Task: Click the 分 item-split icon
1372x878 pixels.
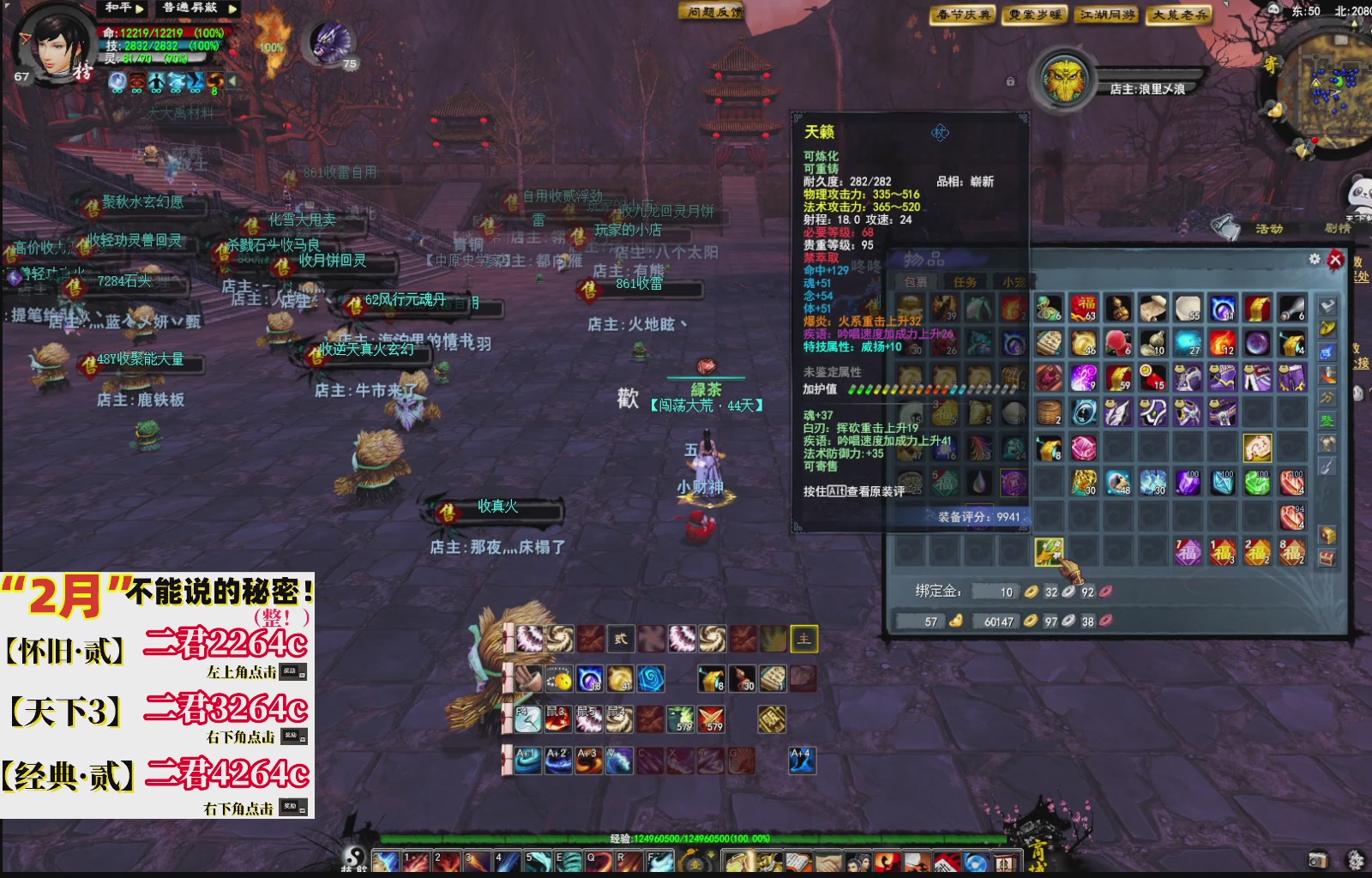Action: point(1328,396)
